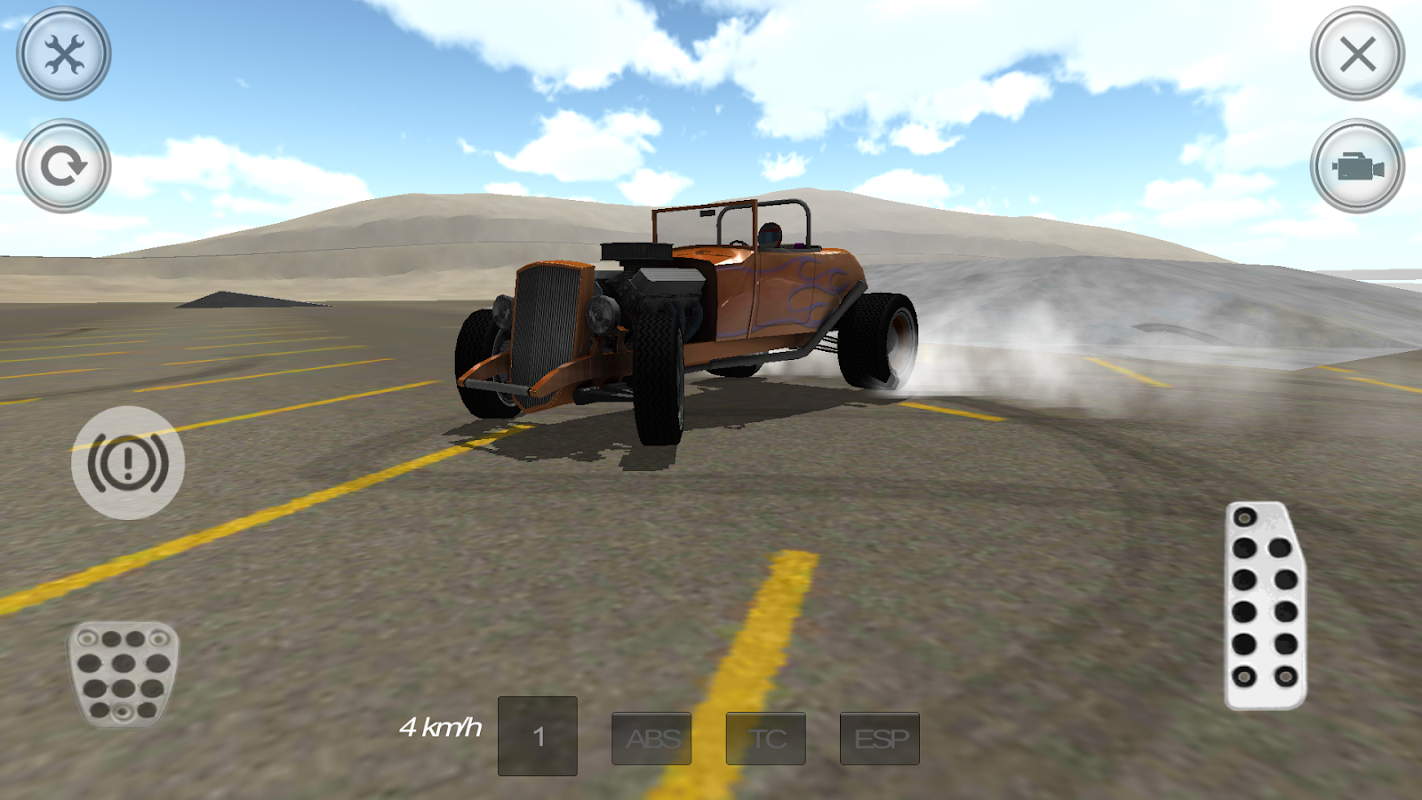Exit the game with the X button
1422x800 pixels.
[1357, 55]
